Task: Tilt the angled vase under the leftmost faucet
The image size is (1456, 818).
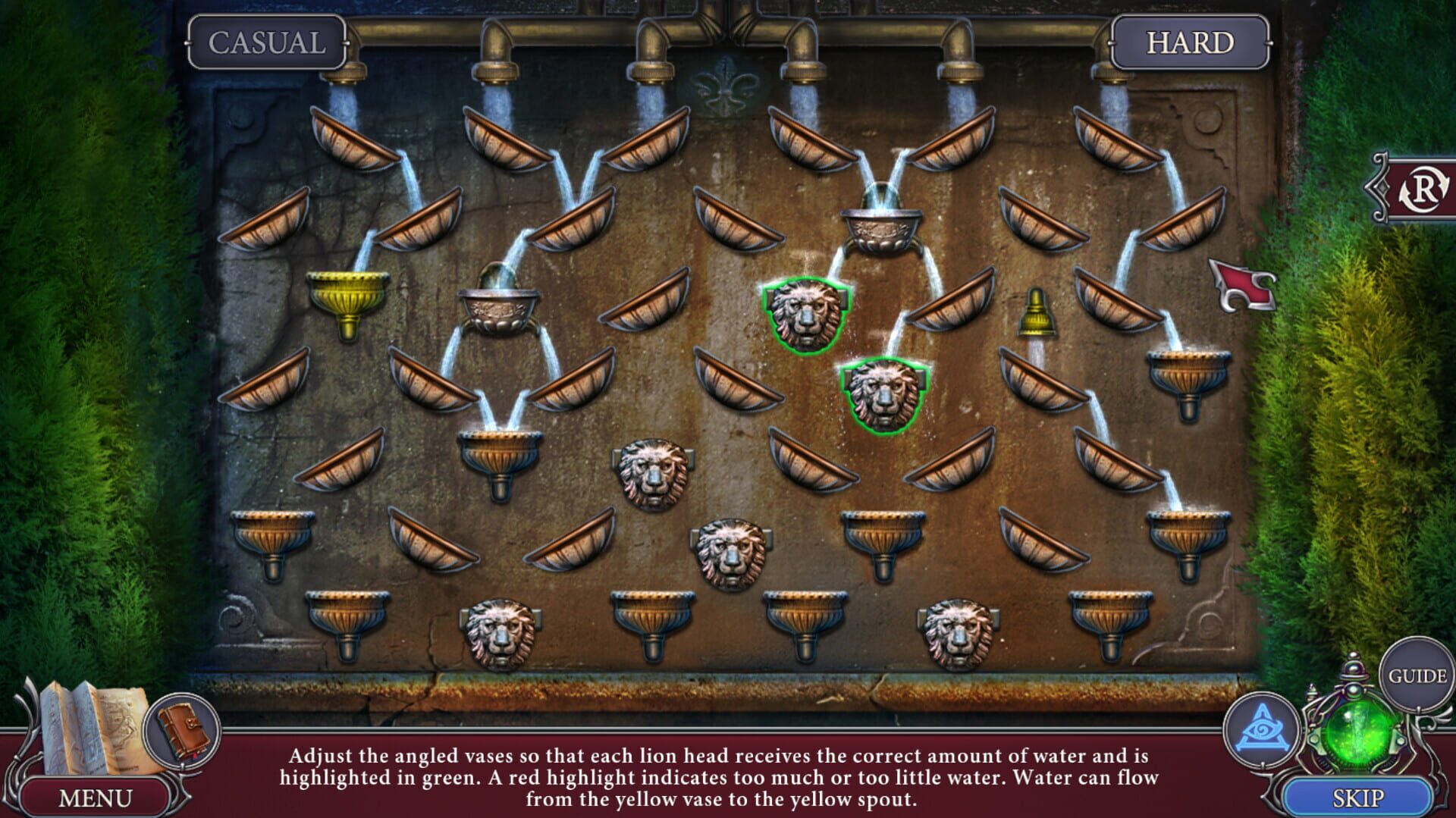Action: [x=356, y=140]
